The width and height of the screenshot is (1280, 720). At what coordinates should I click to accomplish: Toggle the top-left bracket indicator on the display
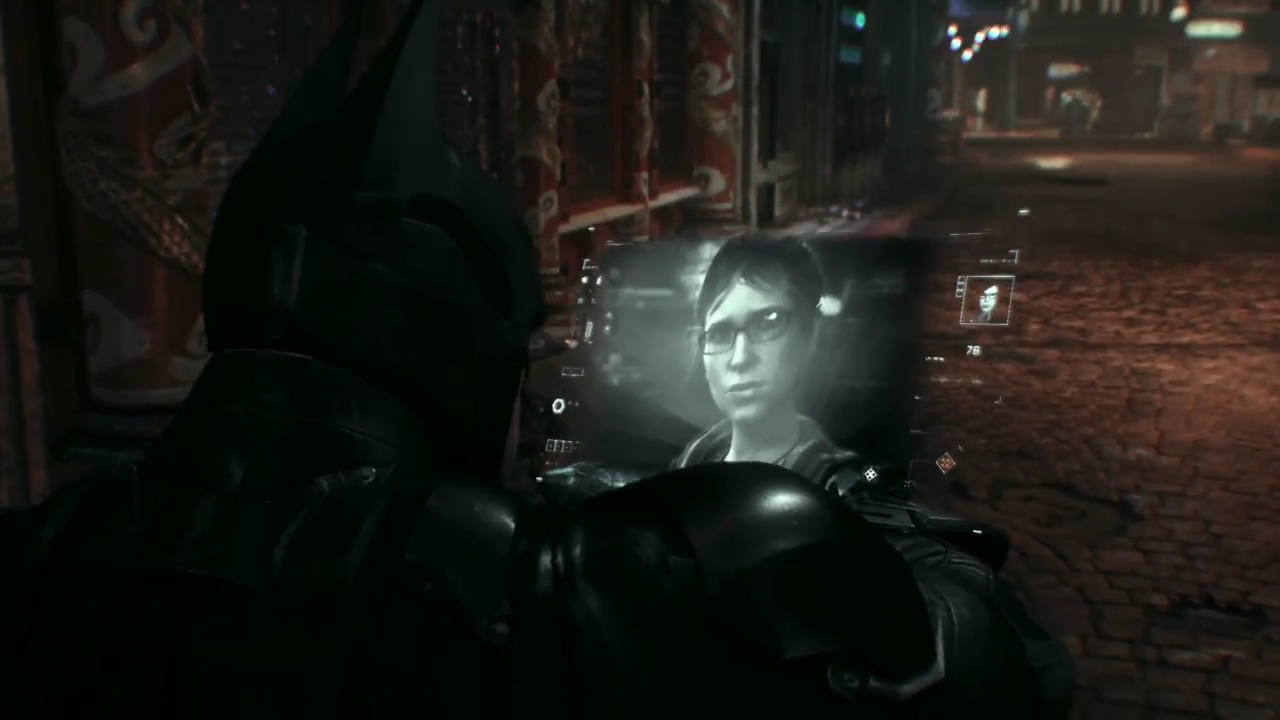click(585, 263)
